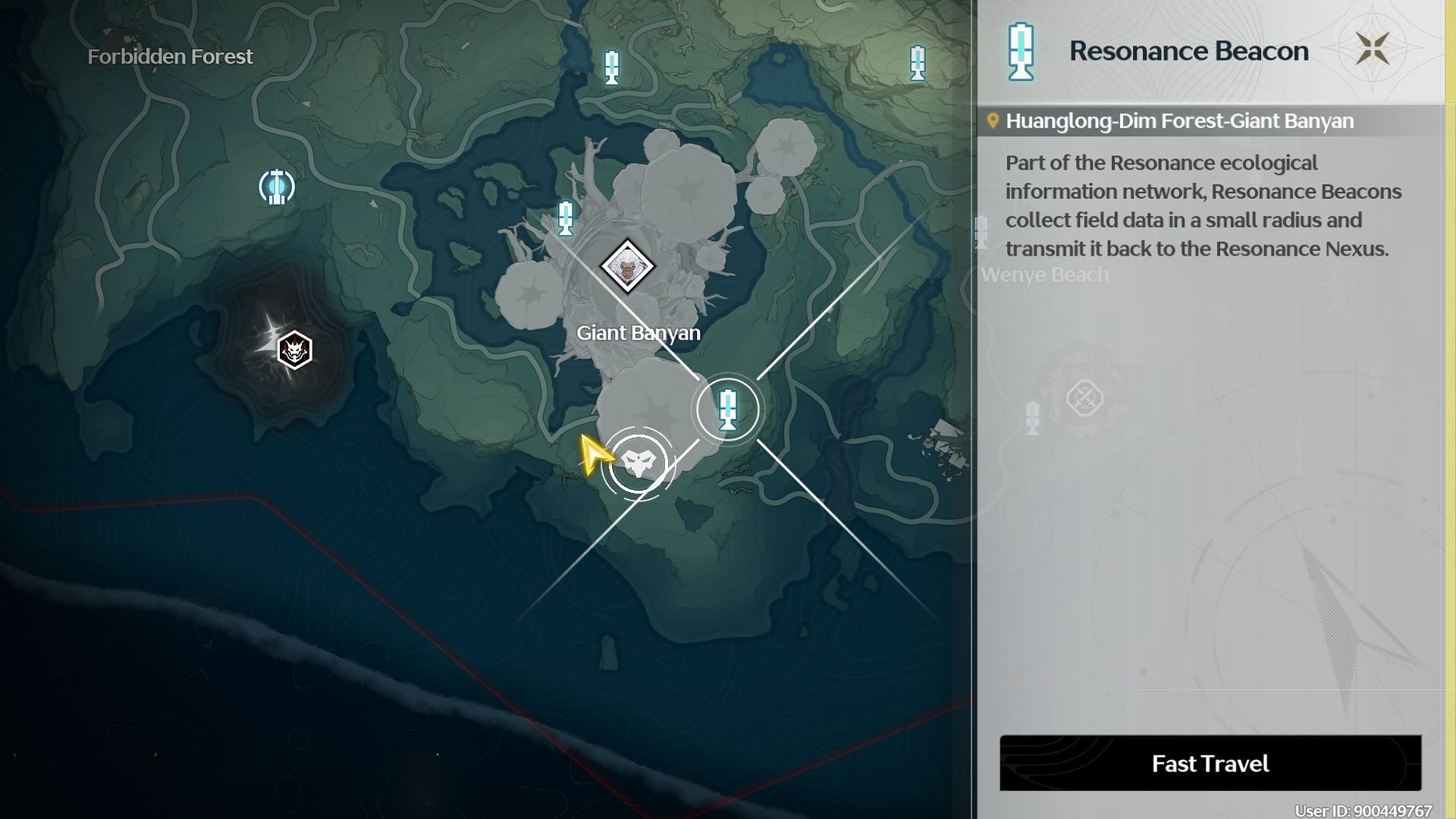Image resolution: width=1456 pixels, height=819 pixels.
Task: Click the top-center Resonance Beacon map marker
Action: (611, 67)
